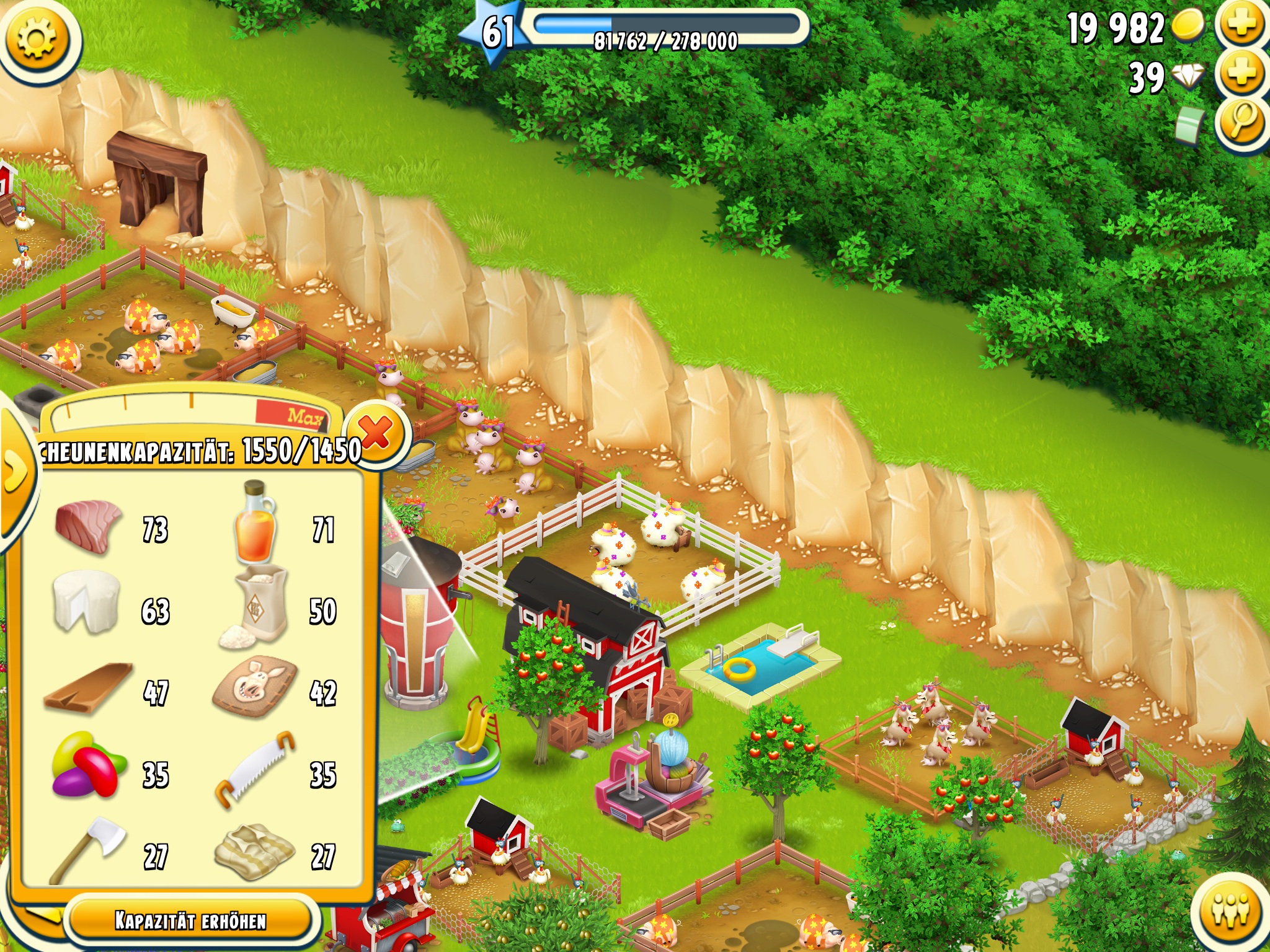The width and height of the screenshot is (1270, 952).
Task: Select the saw tool item
Action: point(255,770)
